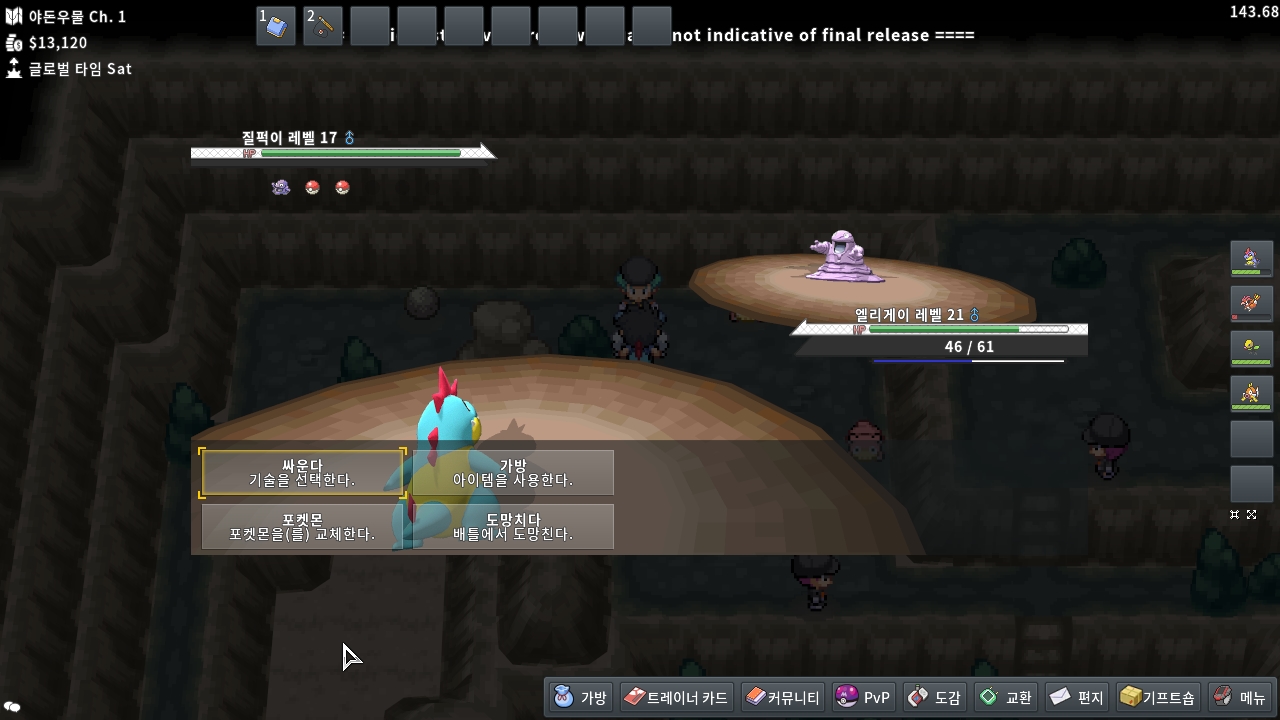The width and height of the screenshot is (1280, 720).
Task: Use the blue item in hotbar slot 1
Action: click(276, 26)
